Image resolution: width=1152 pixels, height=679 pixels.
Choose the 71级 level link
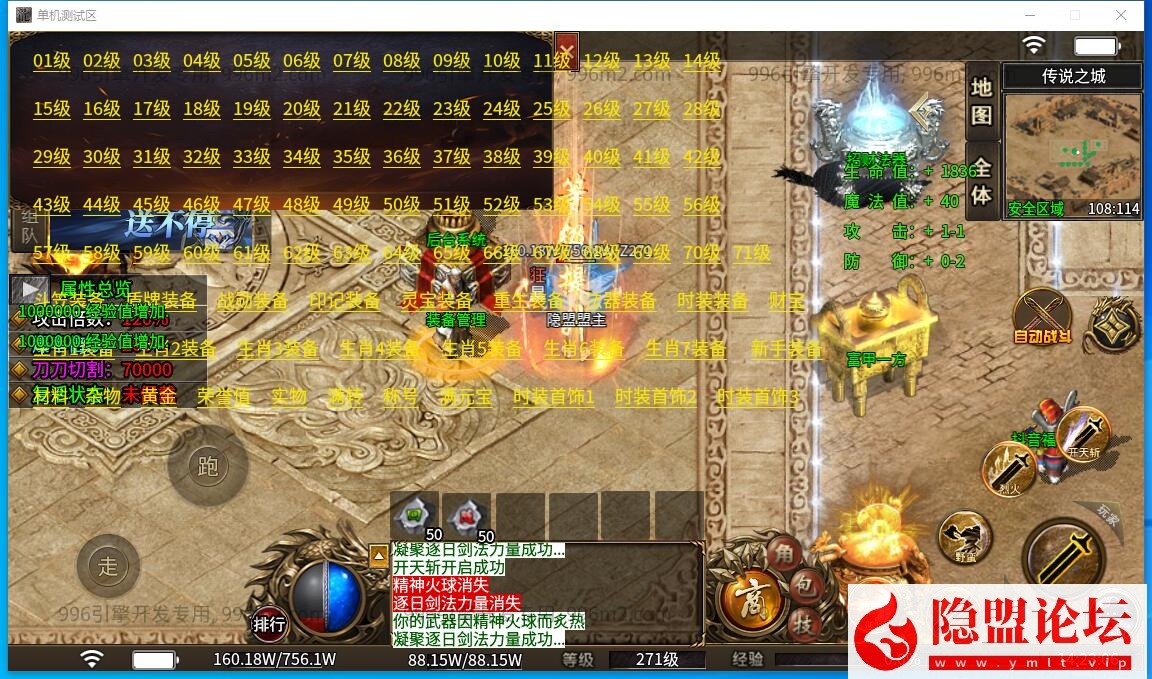pos(752,253)
